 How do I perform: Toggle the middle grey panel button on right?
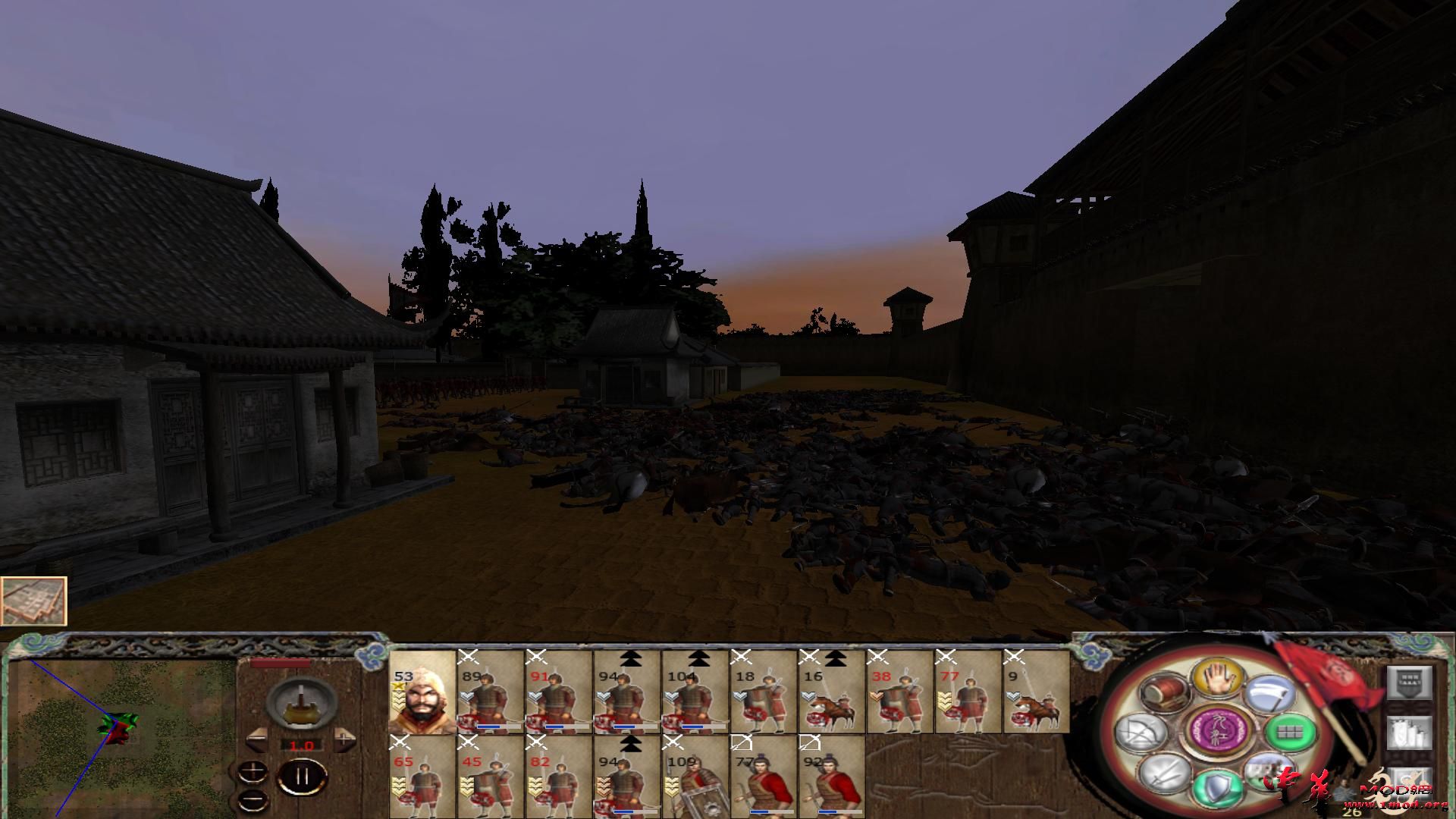pos(1408,733)
